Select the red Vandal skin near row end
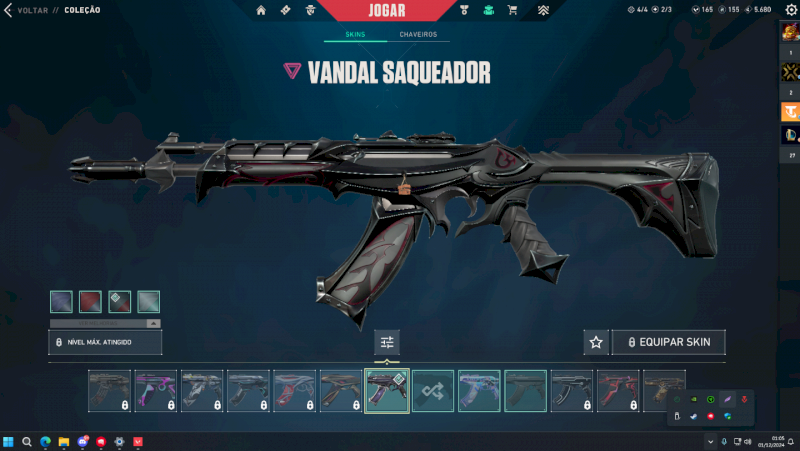Viewport: 800px width, 451px height. [x=617, y=391]
